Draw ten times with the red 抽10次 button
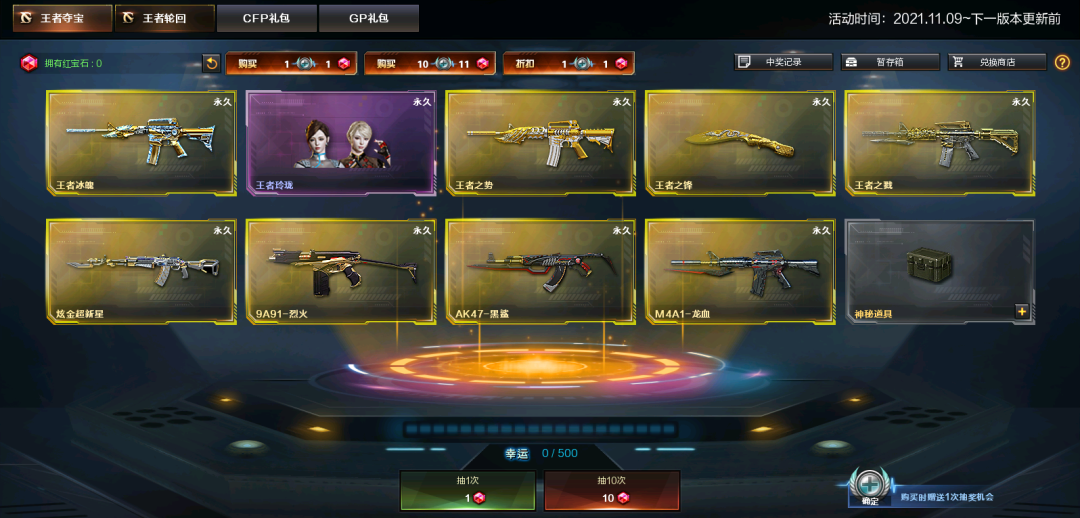This screenshot has width=1080, height=518. pos(612,490)
